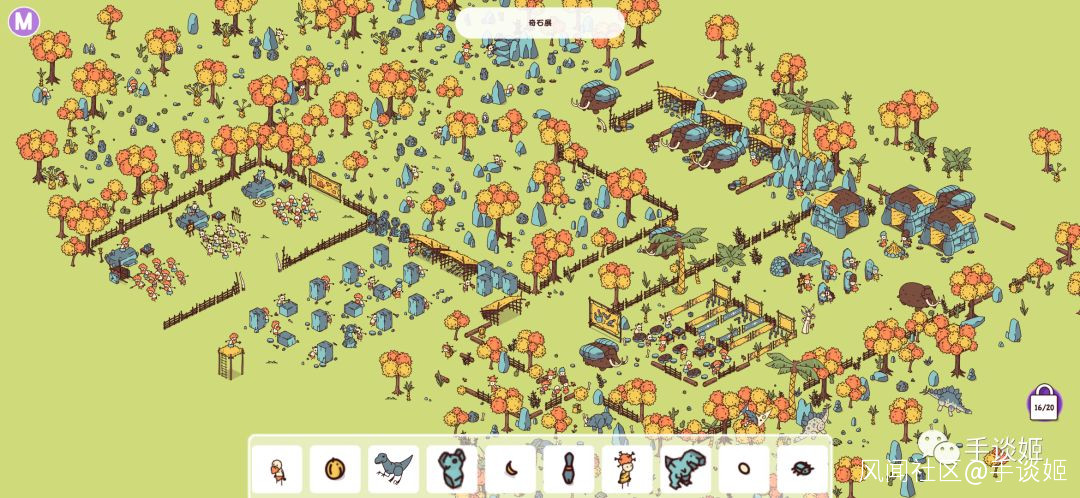The width and height of the screenshot is (1080, 498).
Task: Choose the orange fruit target slot
Action: [x=335, y=468]
